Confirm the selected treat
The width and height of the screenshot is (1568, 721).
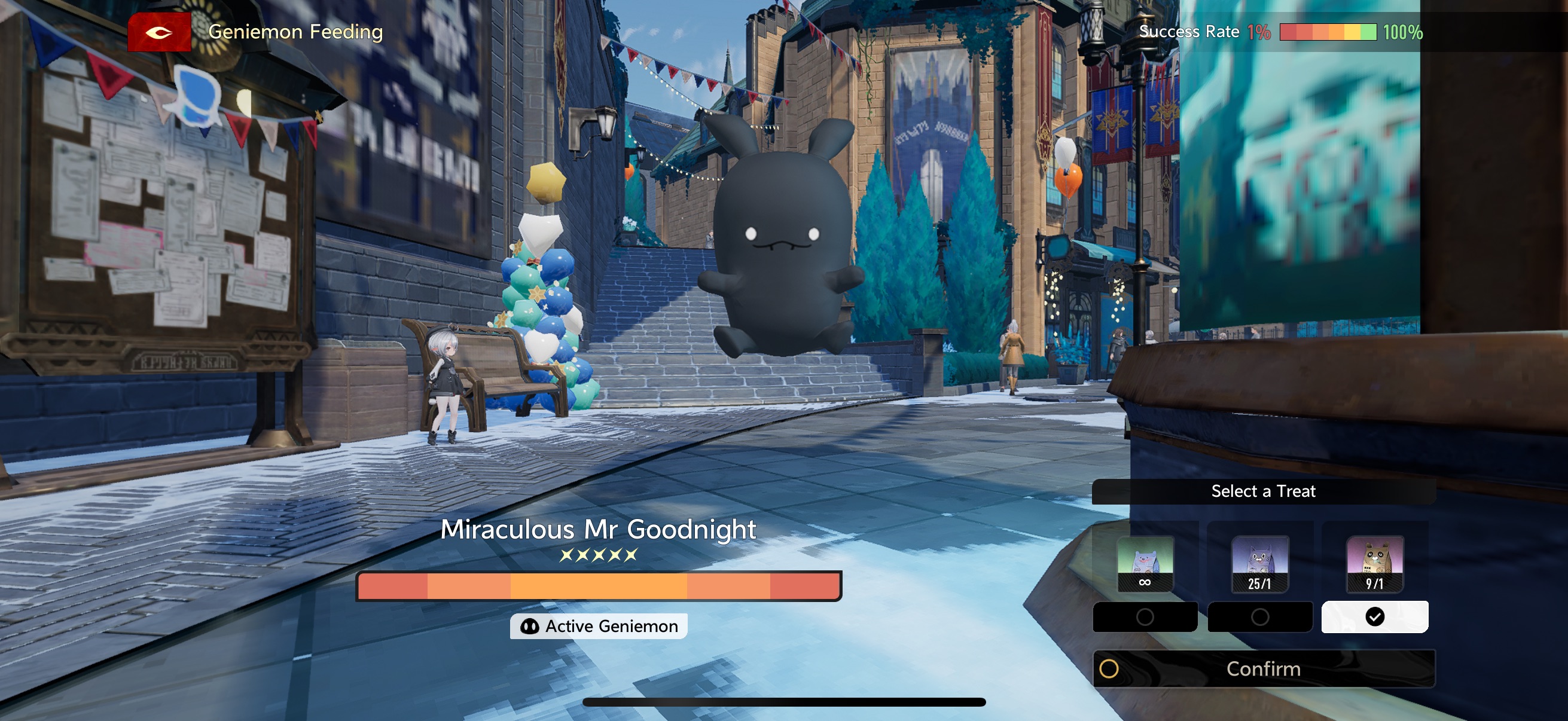point(1263,668)
